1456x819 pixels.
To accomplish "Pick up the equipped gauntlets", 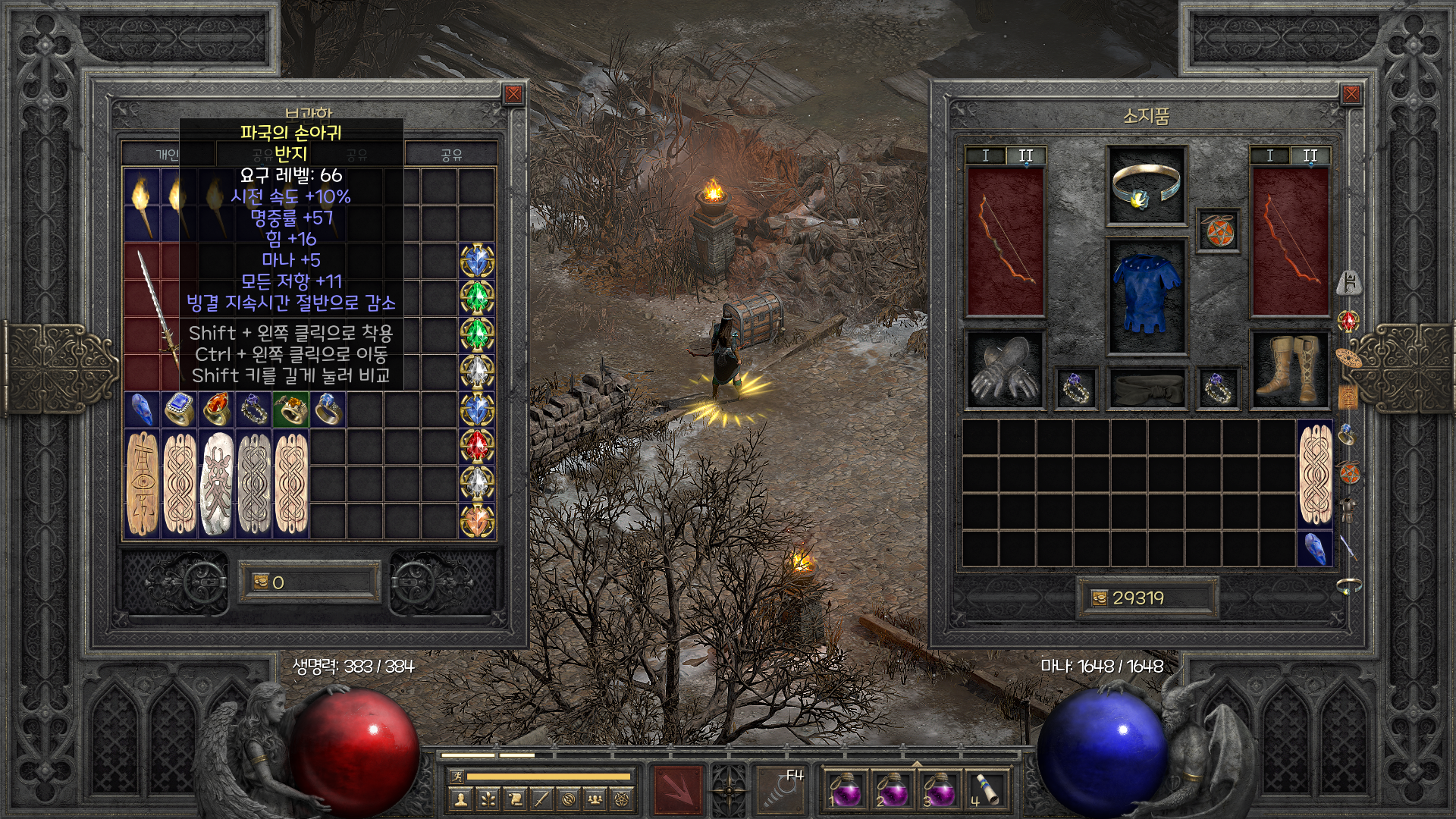I will (1005, 370).
